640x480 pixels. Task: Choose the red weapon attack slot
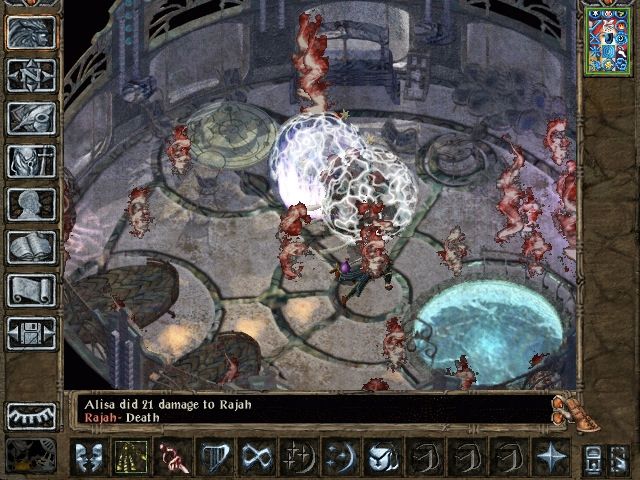pyautogui.click(x=176, y=457)
